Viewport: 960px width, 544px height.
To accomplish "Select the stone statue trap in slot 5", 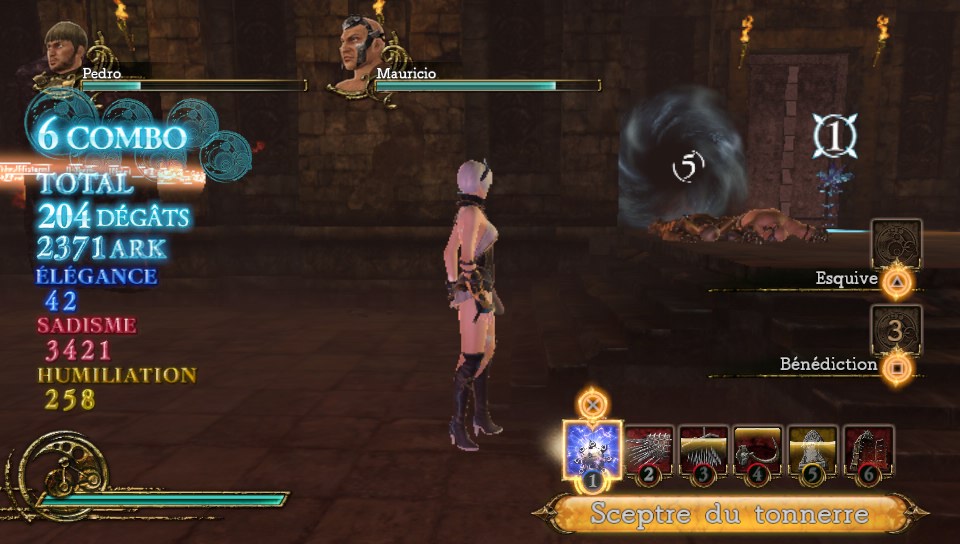I will (813, 452).
